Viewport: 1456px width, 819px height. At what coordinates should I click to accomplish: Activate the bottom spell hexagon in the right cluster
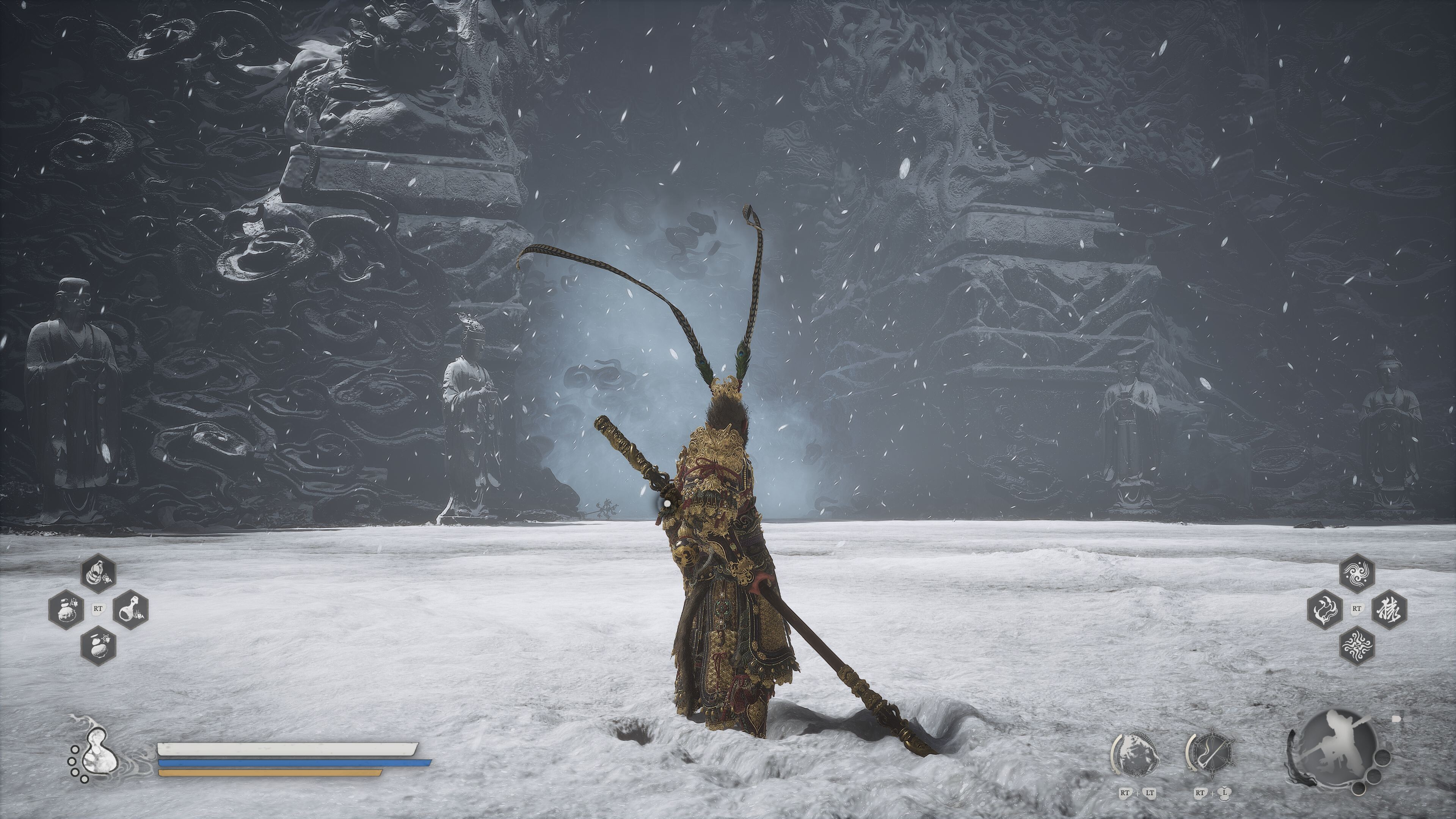[1357, 646]
